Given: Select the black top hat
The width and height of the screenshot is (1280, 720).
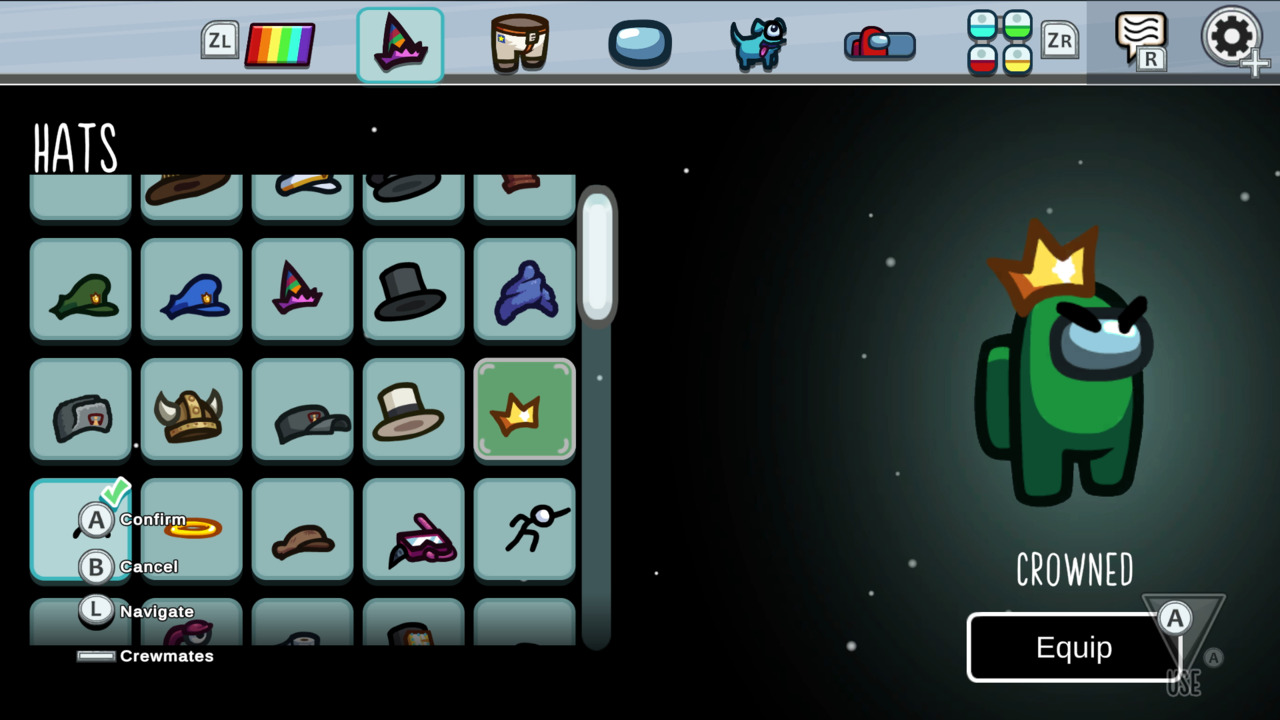Looking at the screenshot, I should [x=413, y=290].
